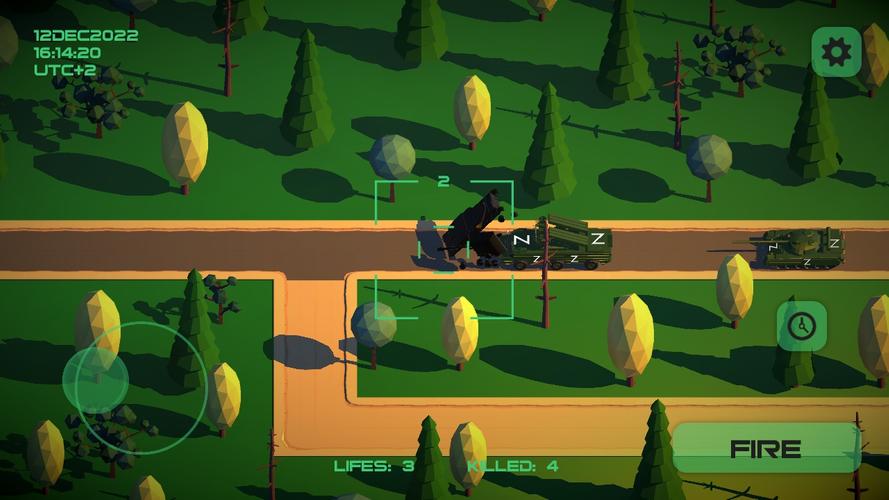889x500 pixels.
Task: Touch the virtual joystick knob
Action: point(96,379)
